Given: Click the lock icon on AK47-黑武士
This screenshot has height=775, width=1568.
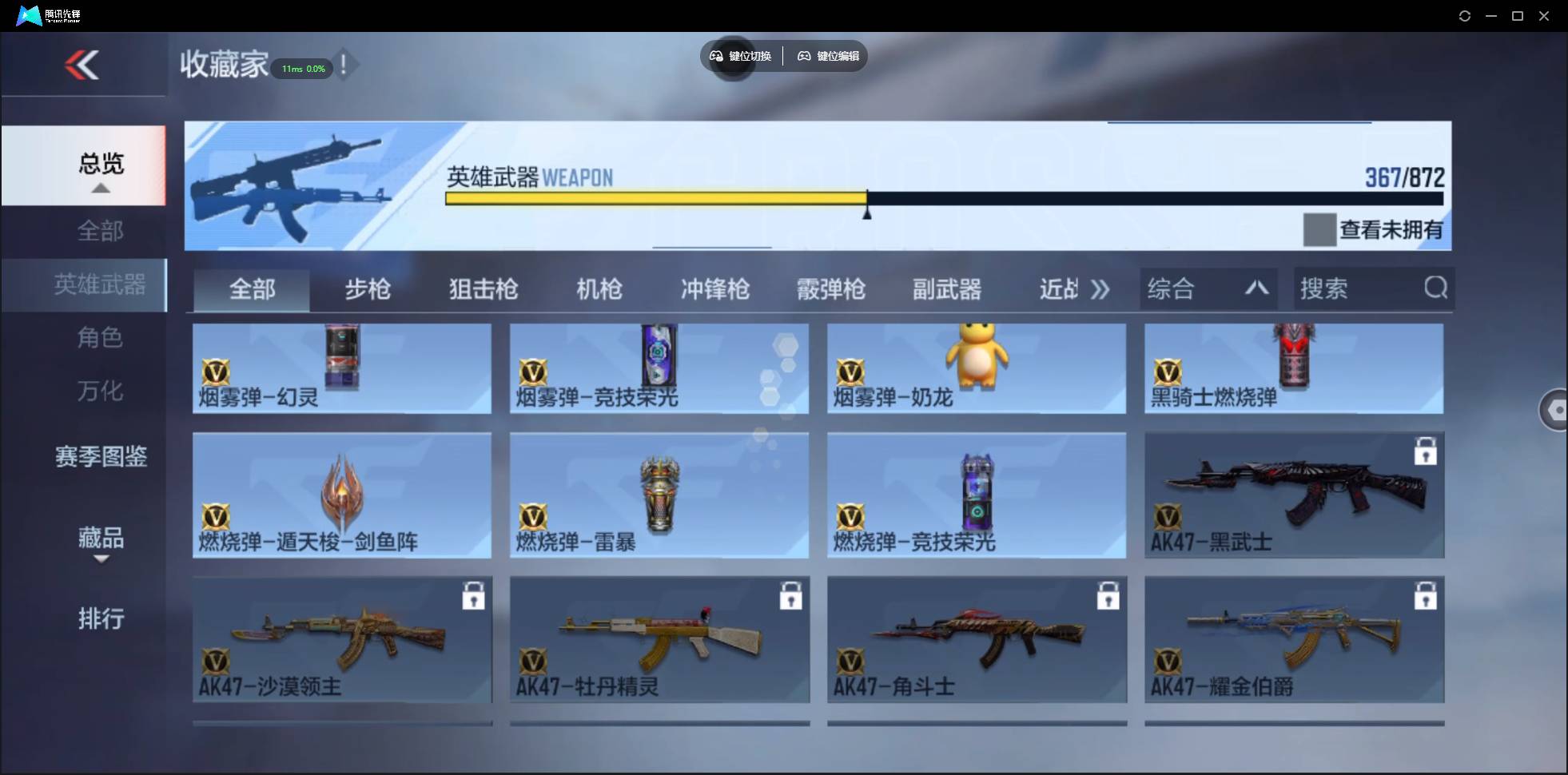Looking at the screenshot, I should (x=1426, y=451).
